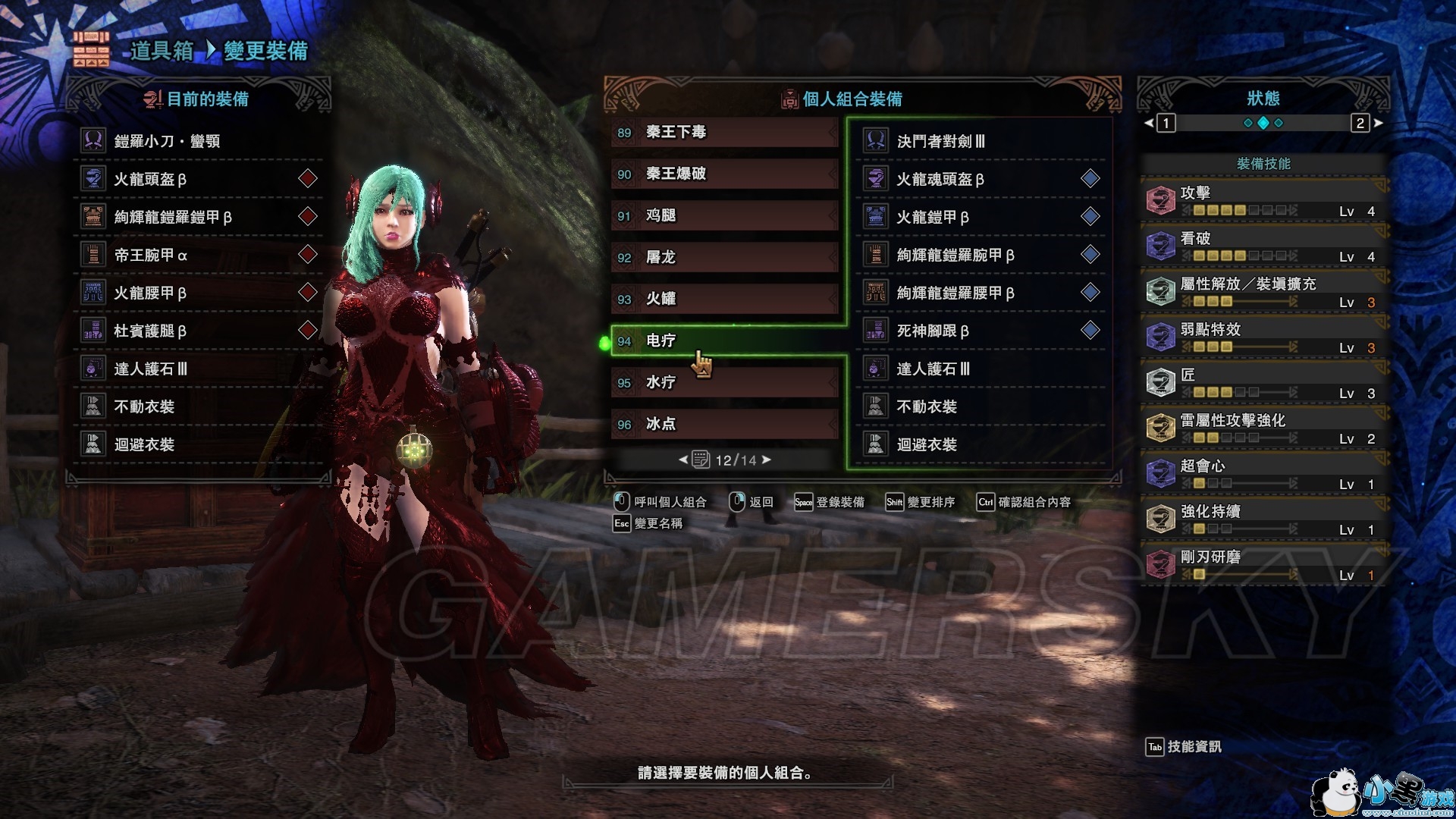This screenshot has width=1456, height=819.
Task: Open the 攻擊 skill entry
Action: (x=1263, y=201)
